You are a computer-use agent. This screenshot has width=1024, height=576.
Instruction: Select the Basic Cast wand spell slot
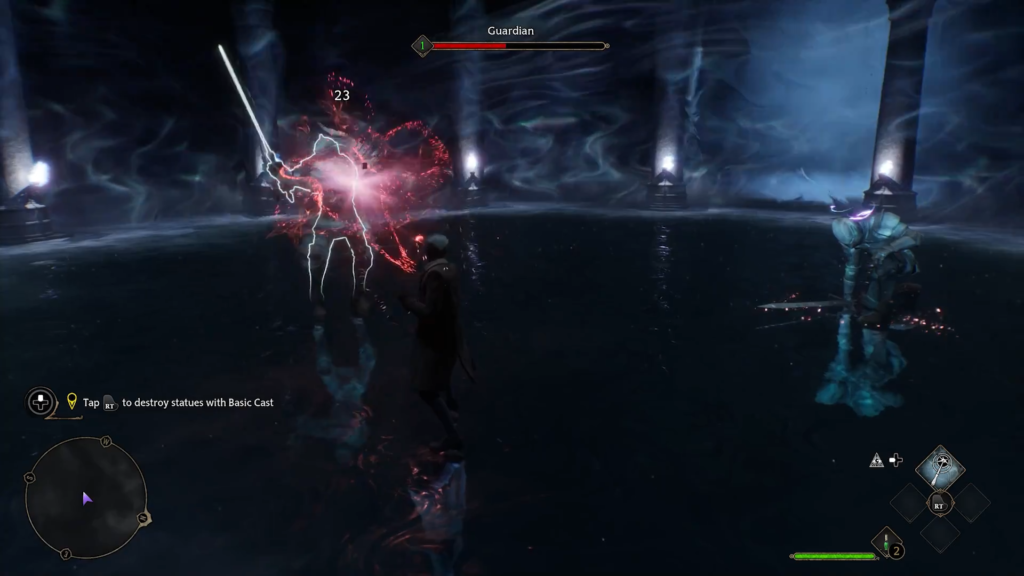point(939,466)
